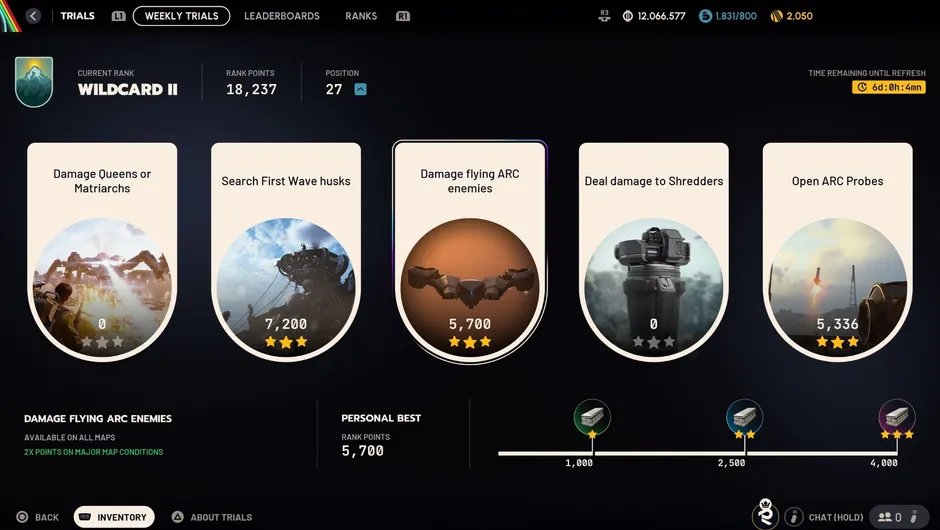The image size is (940, 530).
Task: Show the About Trials information
Action: click(x=211, y=517)
